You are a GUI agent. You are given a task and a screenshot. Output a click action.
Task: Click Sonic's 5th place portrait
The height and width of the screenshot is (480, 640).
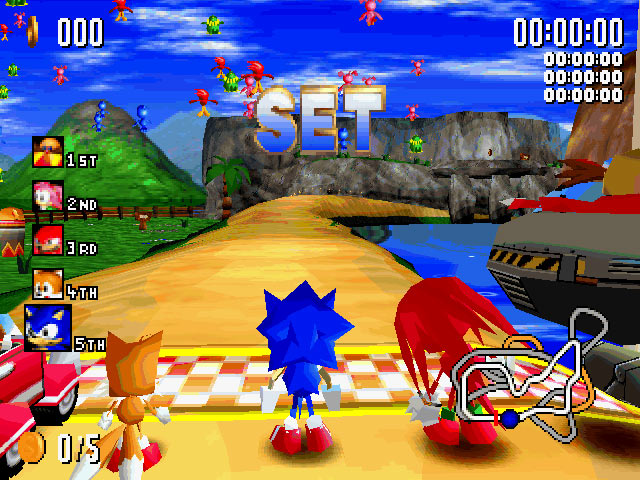pos(47,328)
